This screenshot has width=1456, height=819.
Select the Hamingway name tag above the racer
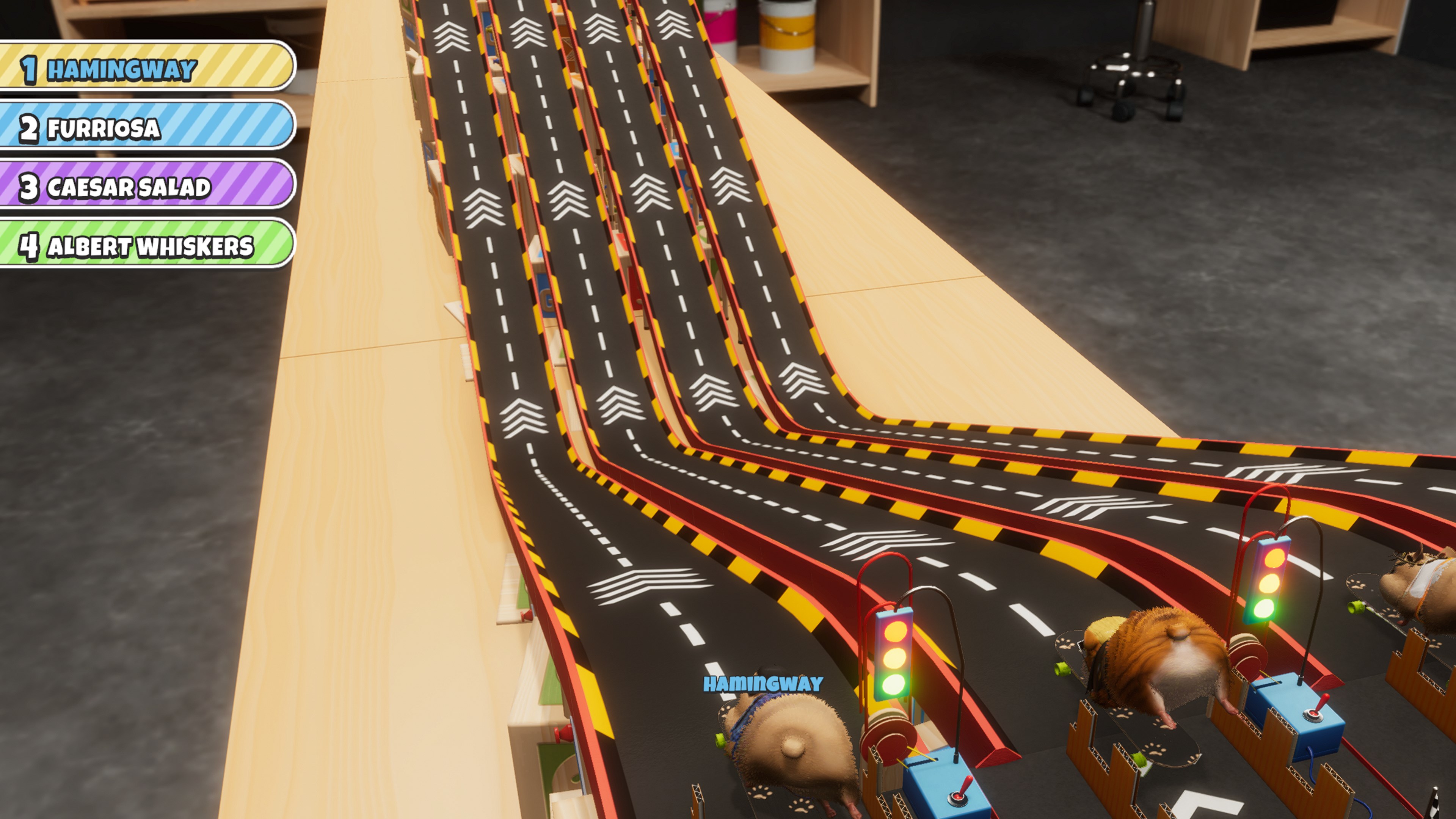(763, 684)
